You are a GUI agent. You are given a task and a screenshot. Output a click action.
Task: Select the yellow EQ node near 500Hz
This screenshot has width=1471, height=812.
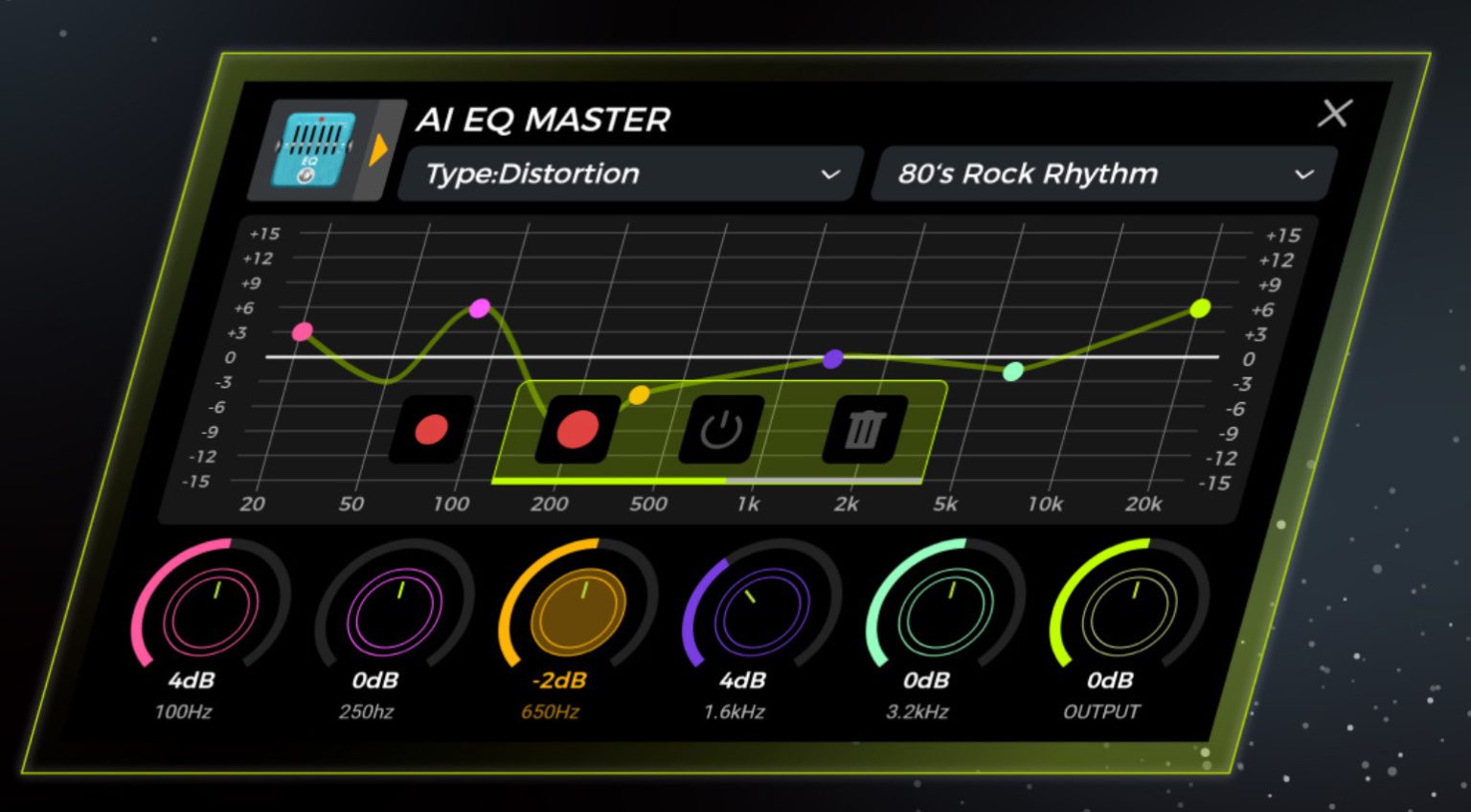click(640, 393)
